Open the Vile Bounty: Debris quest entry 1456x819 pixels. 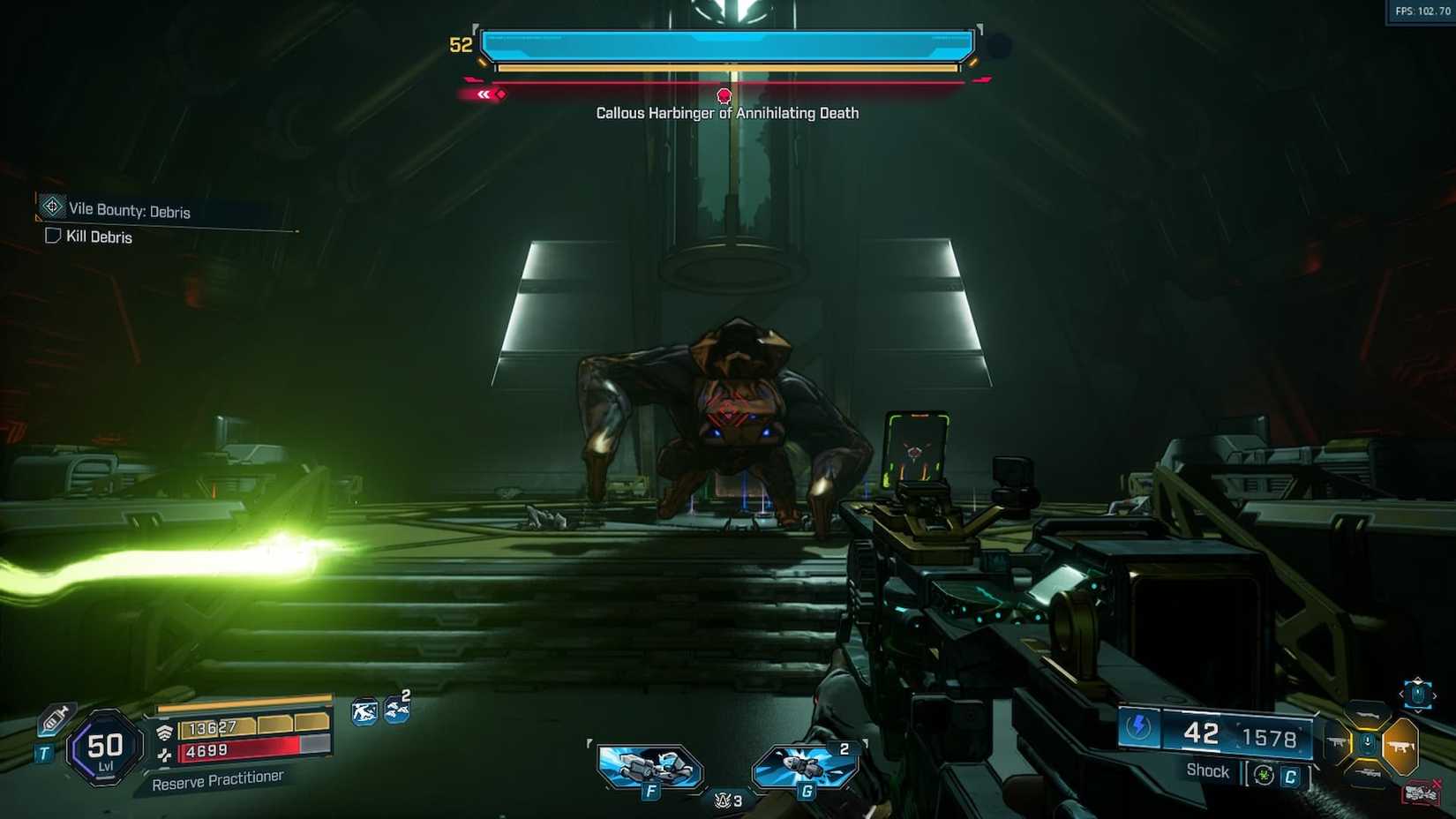(128, 211)
